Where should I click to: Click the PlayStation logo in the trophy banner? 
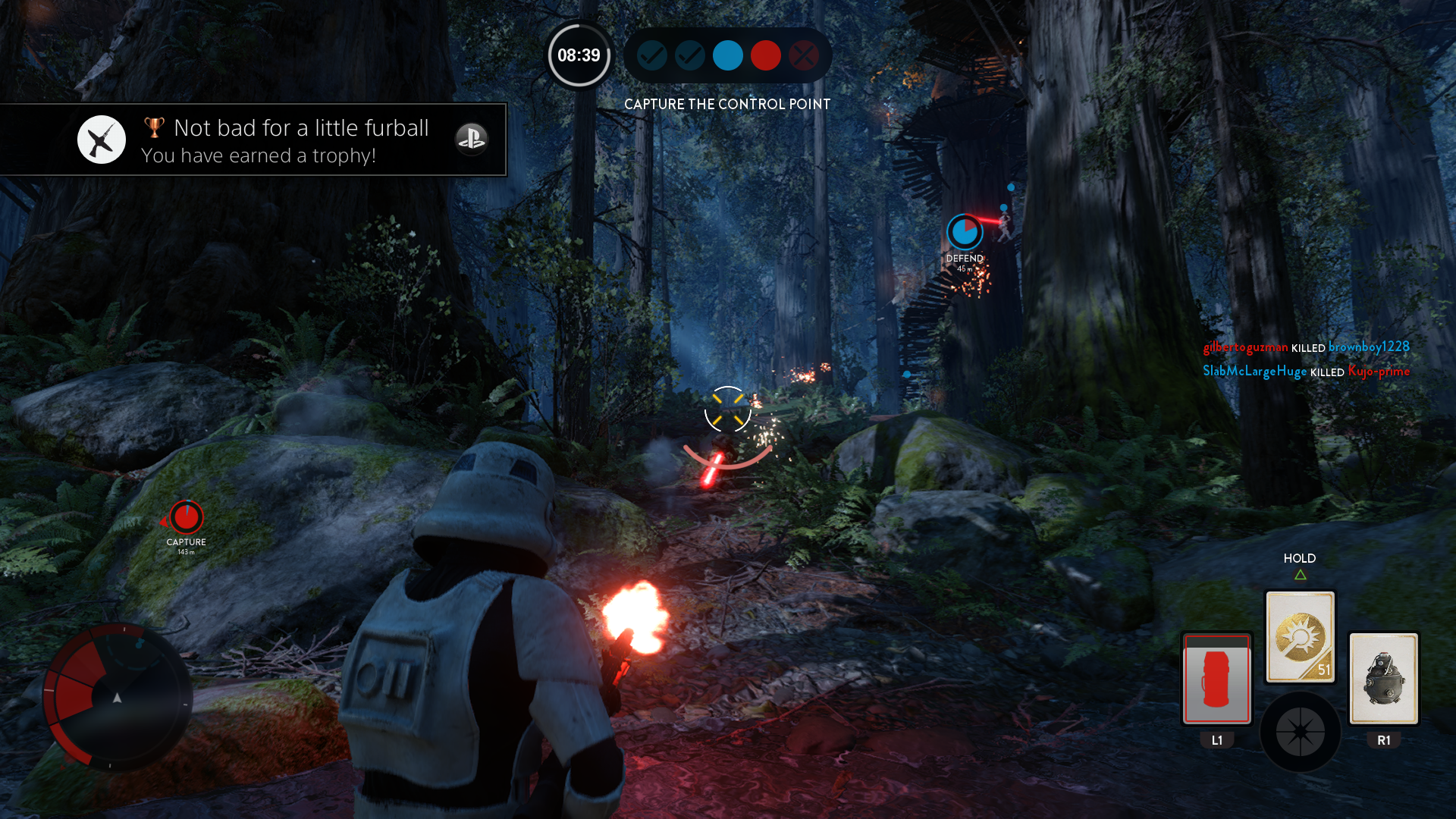(x=472, y=140)
